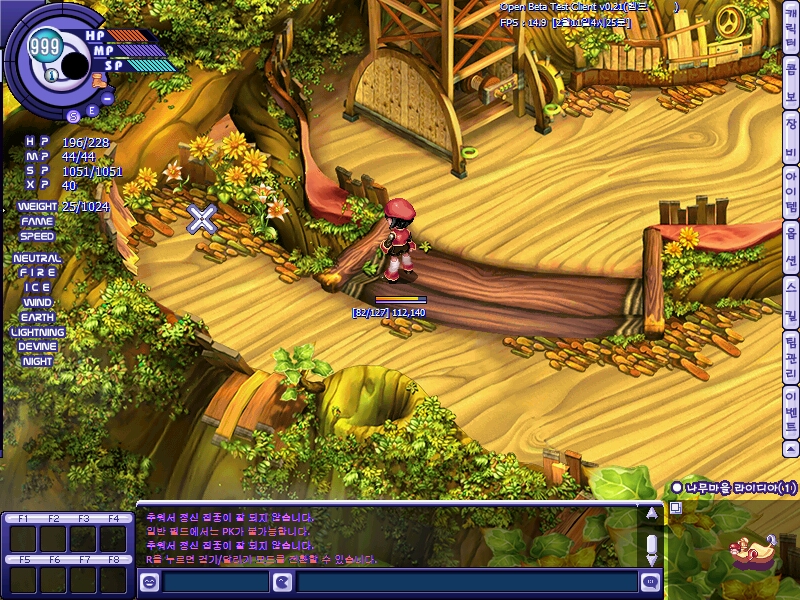
Task: Click the long chat message input field
Action: (x=467, y=582)
